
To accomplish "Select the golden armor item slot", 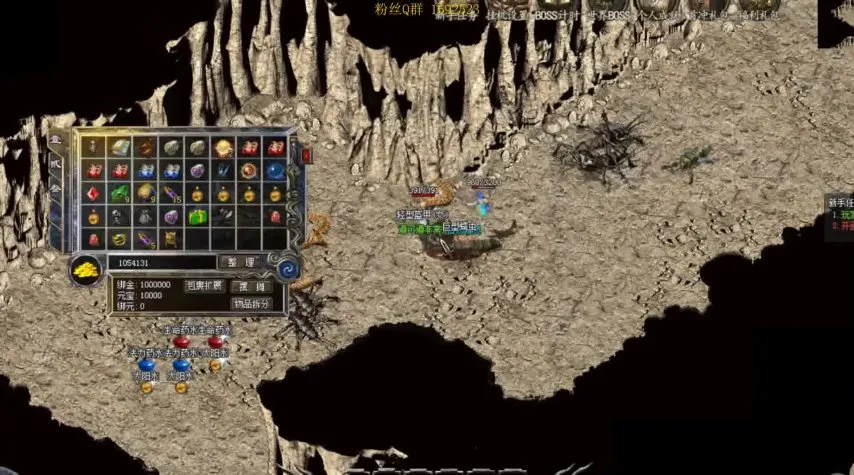I will (171, 239).
